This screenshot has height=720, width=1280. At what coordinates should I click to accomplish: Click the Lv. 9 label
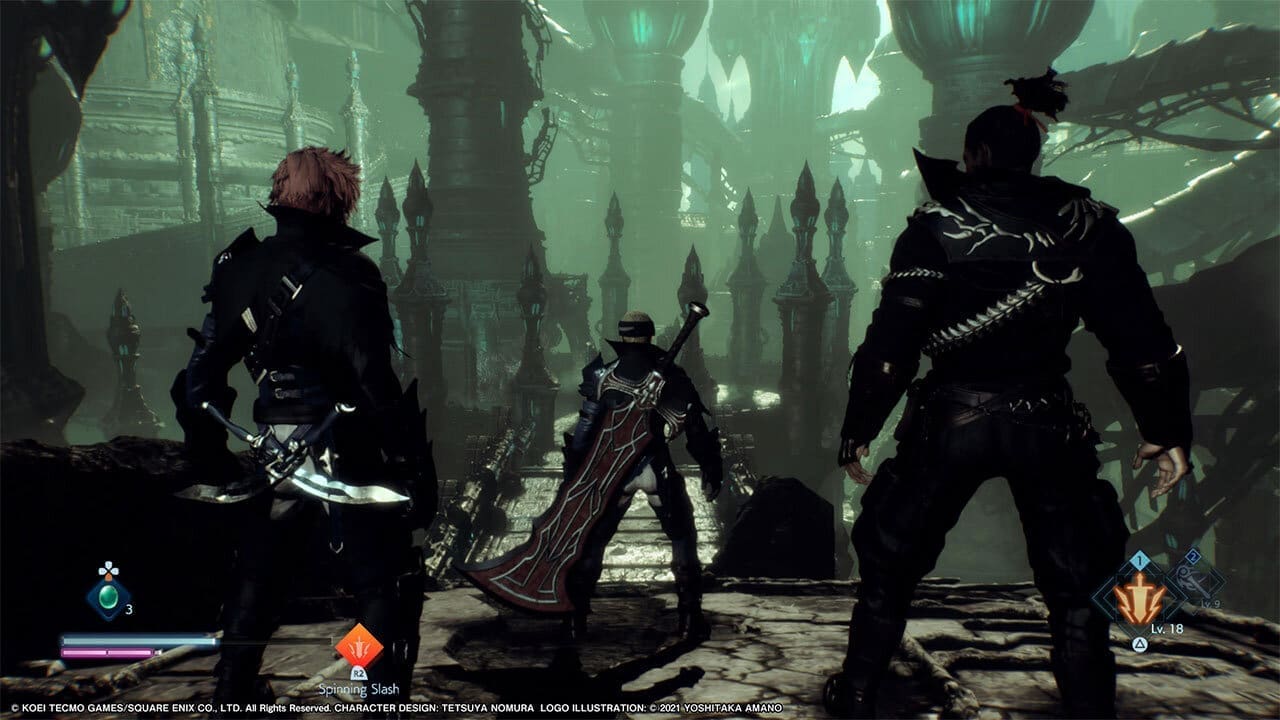[x=1210, y=603]
